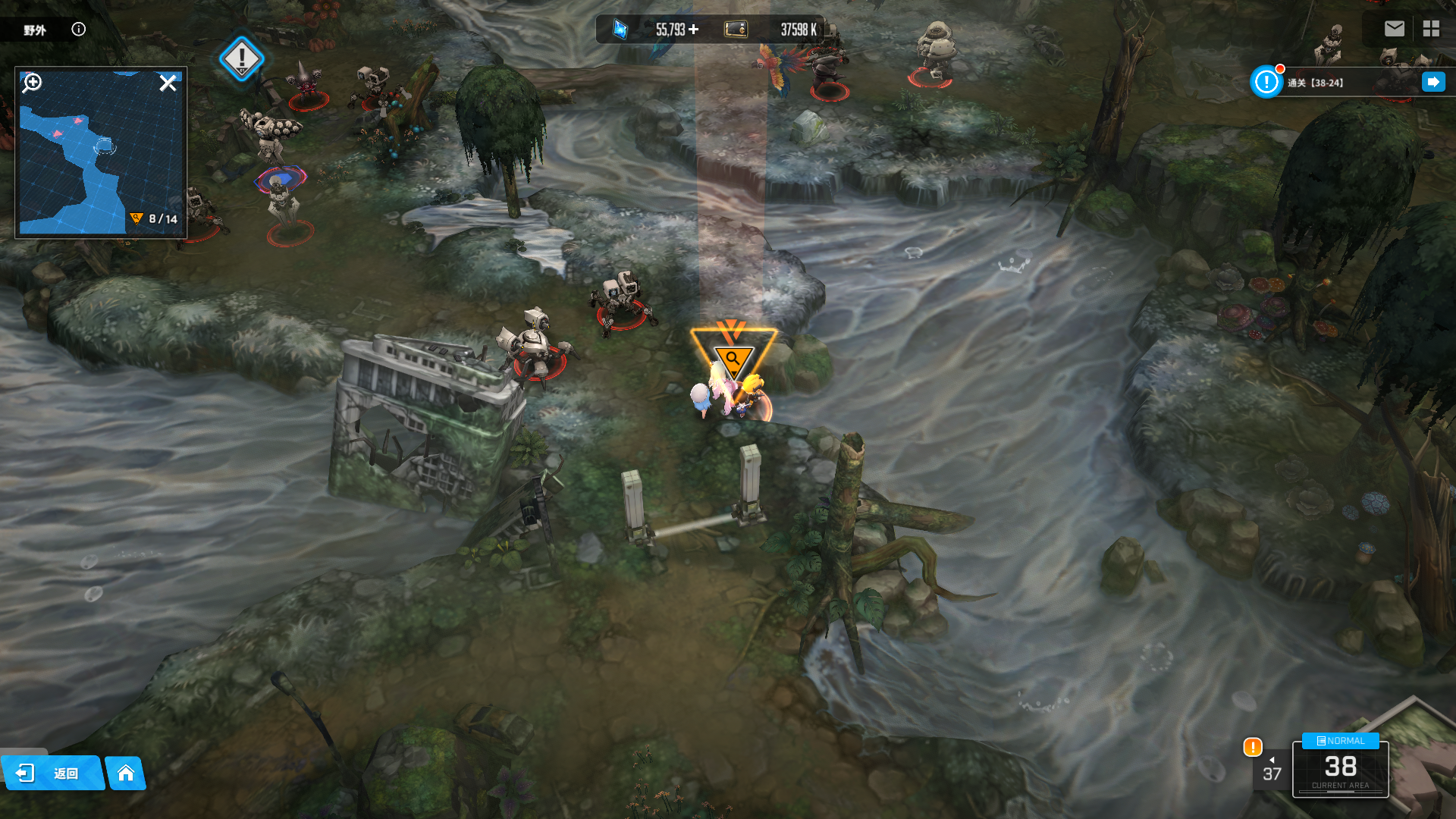
Task: Open the NORMAL difficulty selector
Action: pos(1340,741)
